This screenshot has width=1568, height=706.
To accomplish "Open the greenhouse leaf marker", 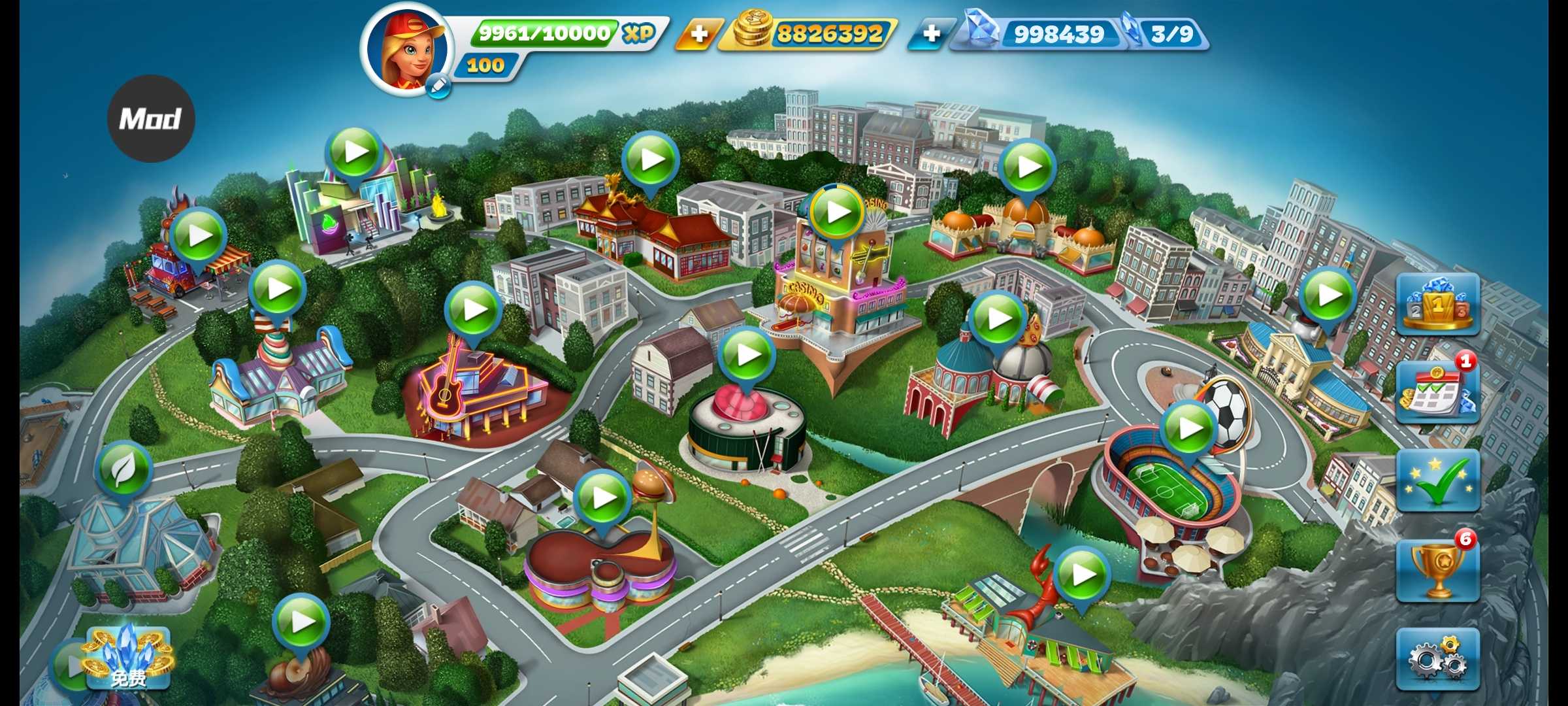I will [123, 469].
